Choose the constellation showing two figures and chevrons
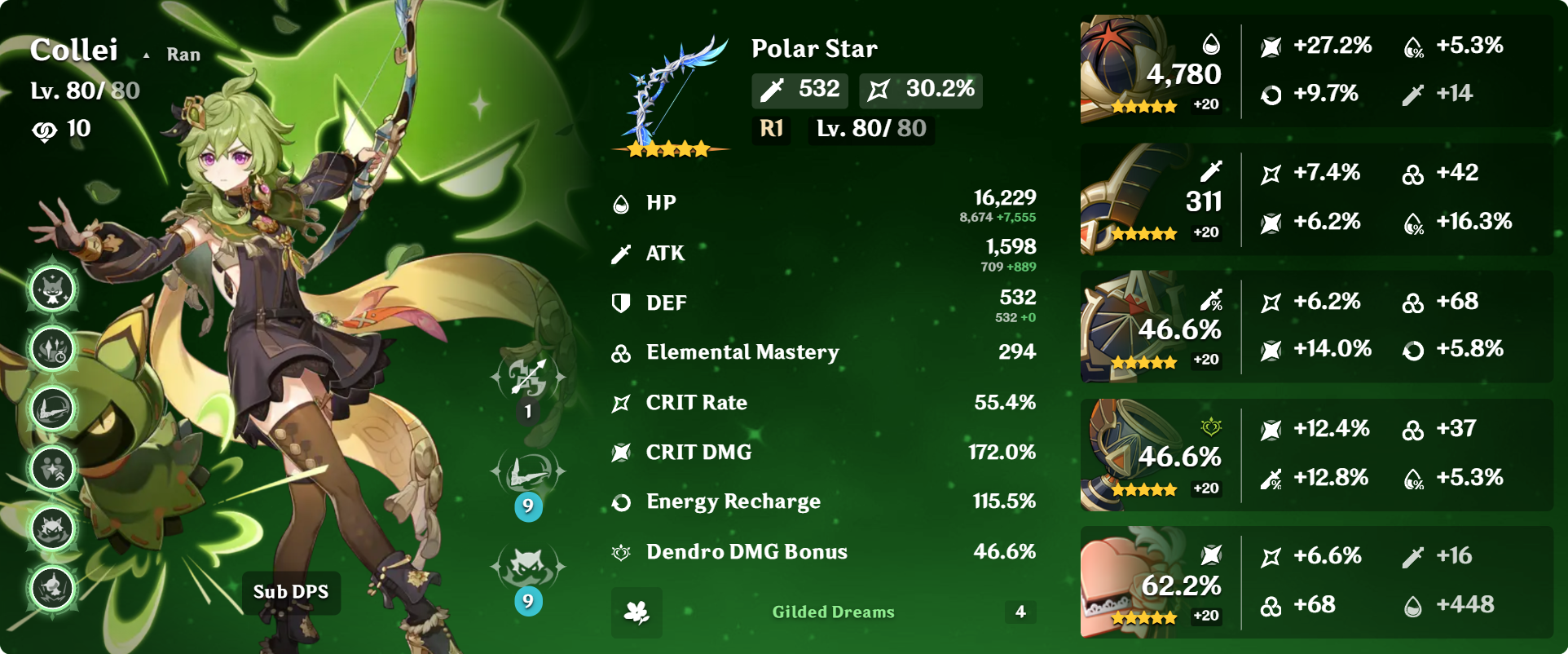Screen dimensions: 1568x654 pos(53,469)
